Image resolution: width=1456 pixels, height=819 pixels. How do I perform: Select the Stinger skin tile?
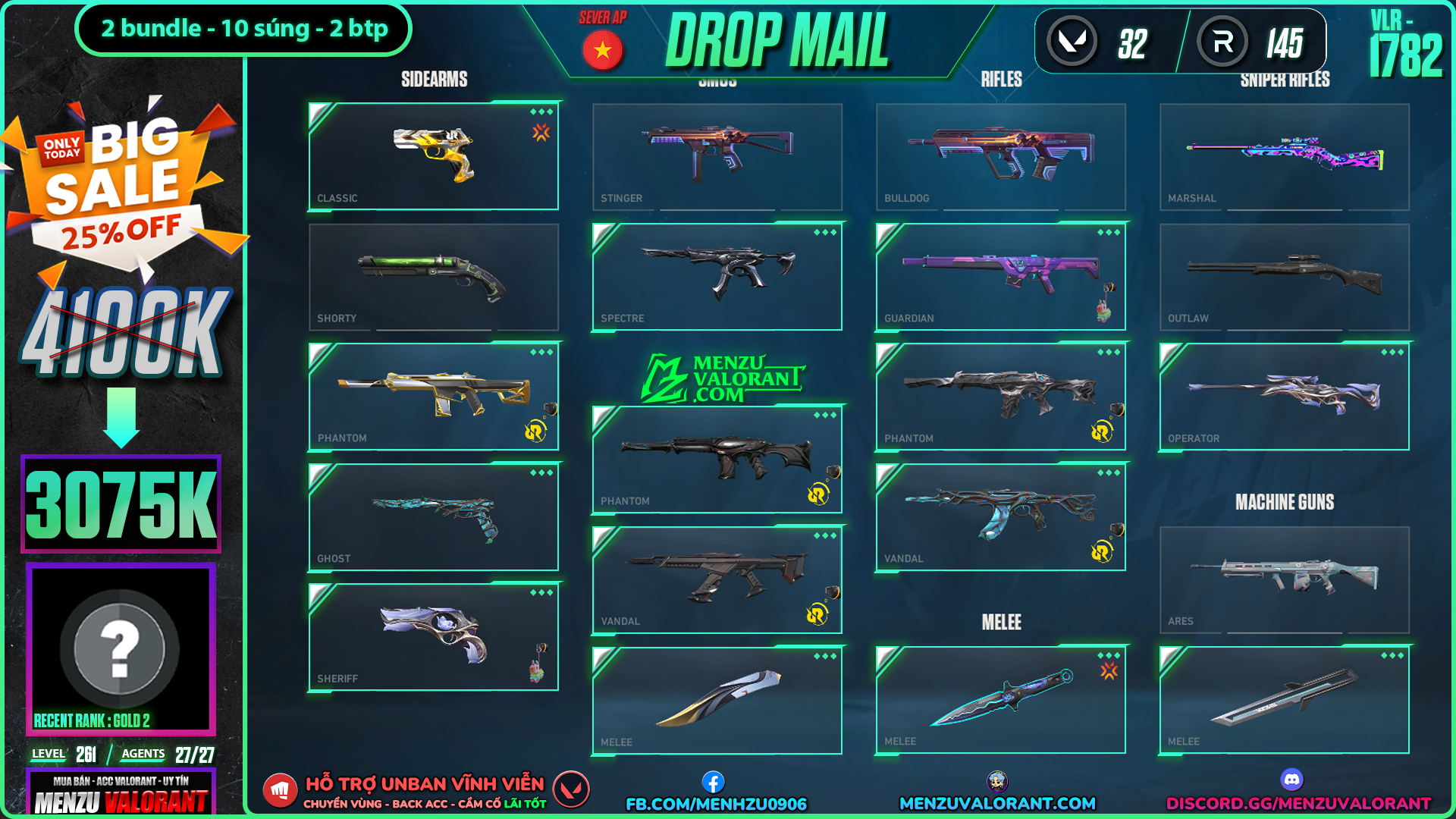(717, 156)
